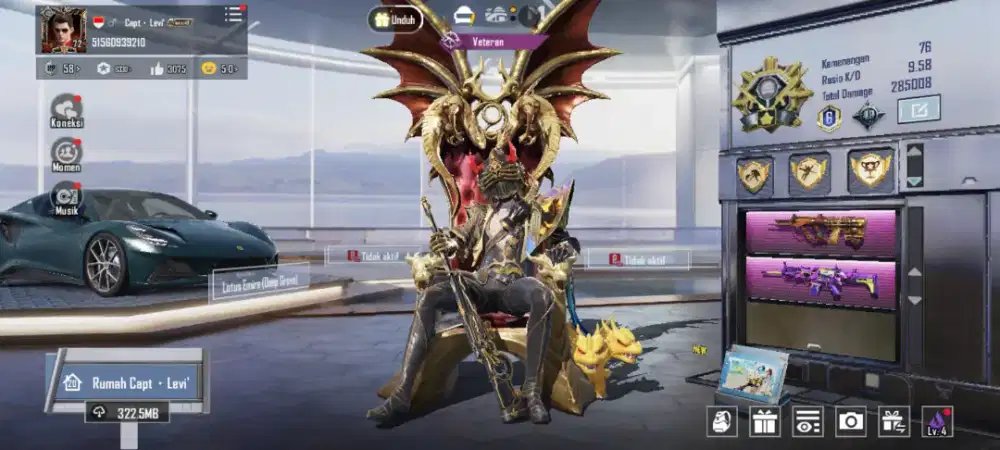Open the gift box icon
The image size is (1000, 450).
click(x=765, y=421)
